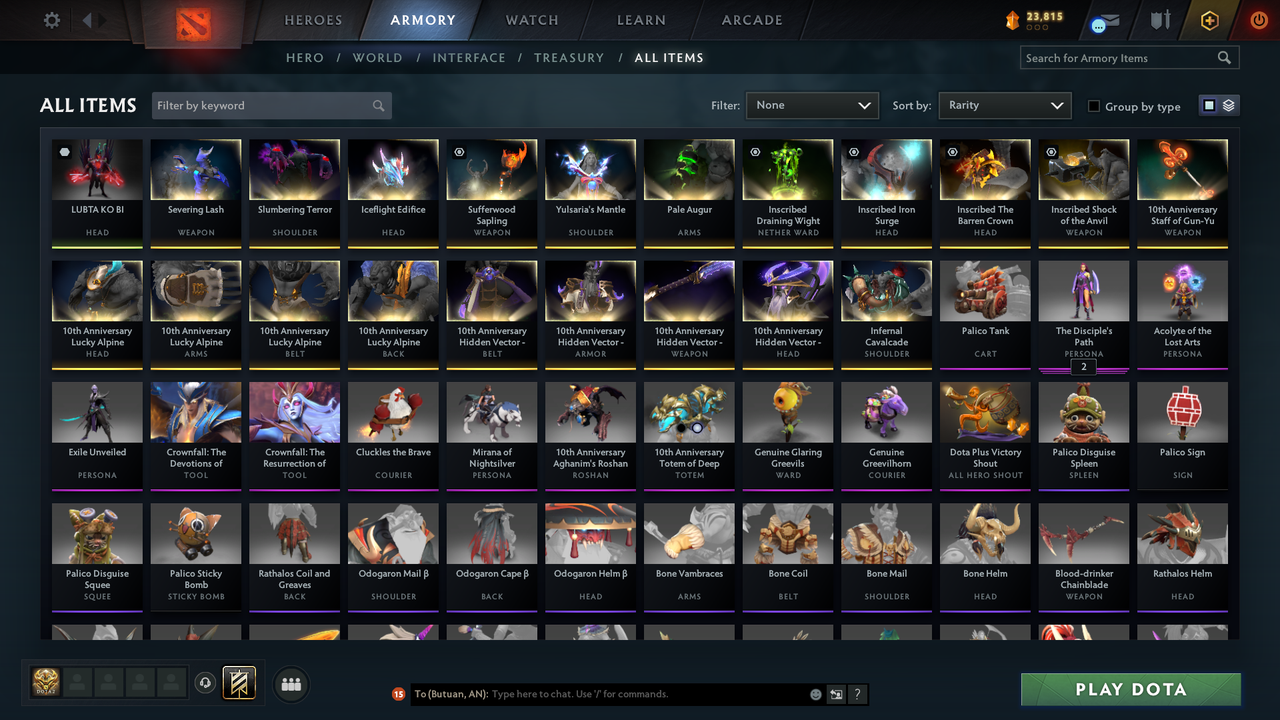Screen dimensions: 1280x720
Task: Open the loadout shield and sword icon
Action: pyautogui.click(x=1158, y=19)
